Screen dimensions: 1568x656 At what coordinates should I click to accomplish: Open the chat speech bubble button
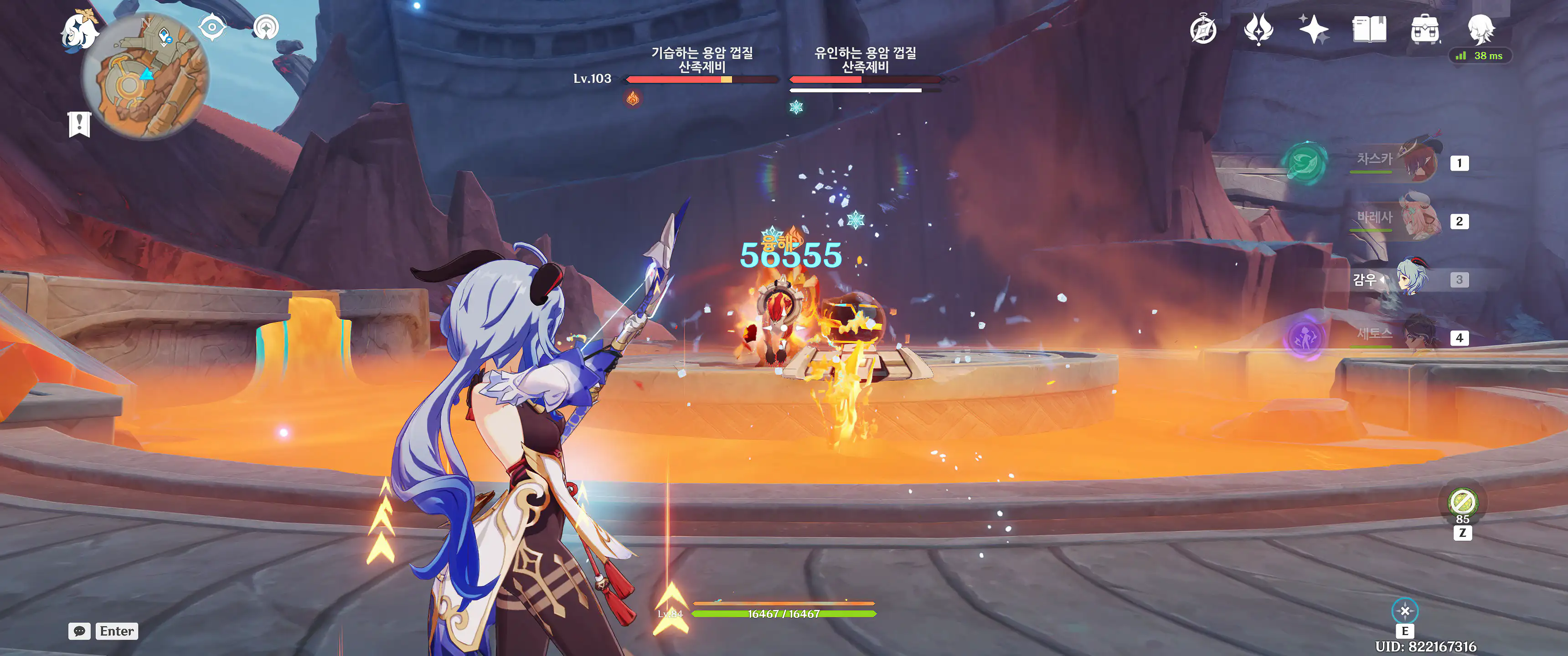(79, 631)
